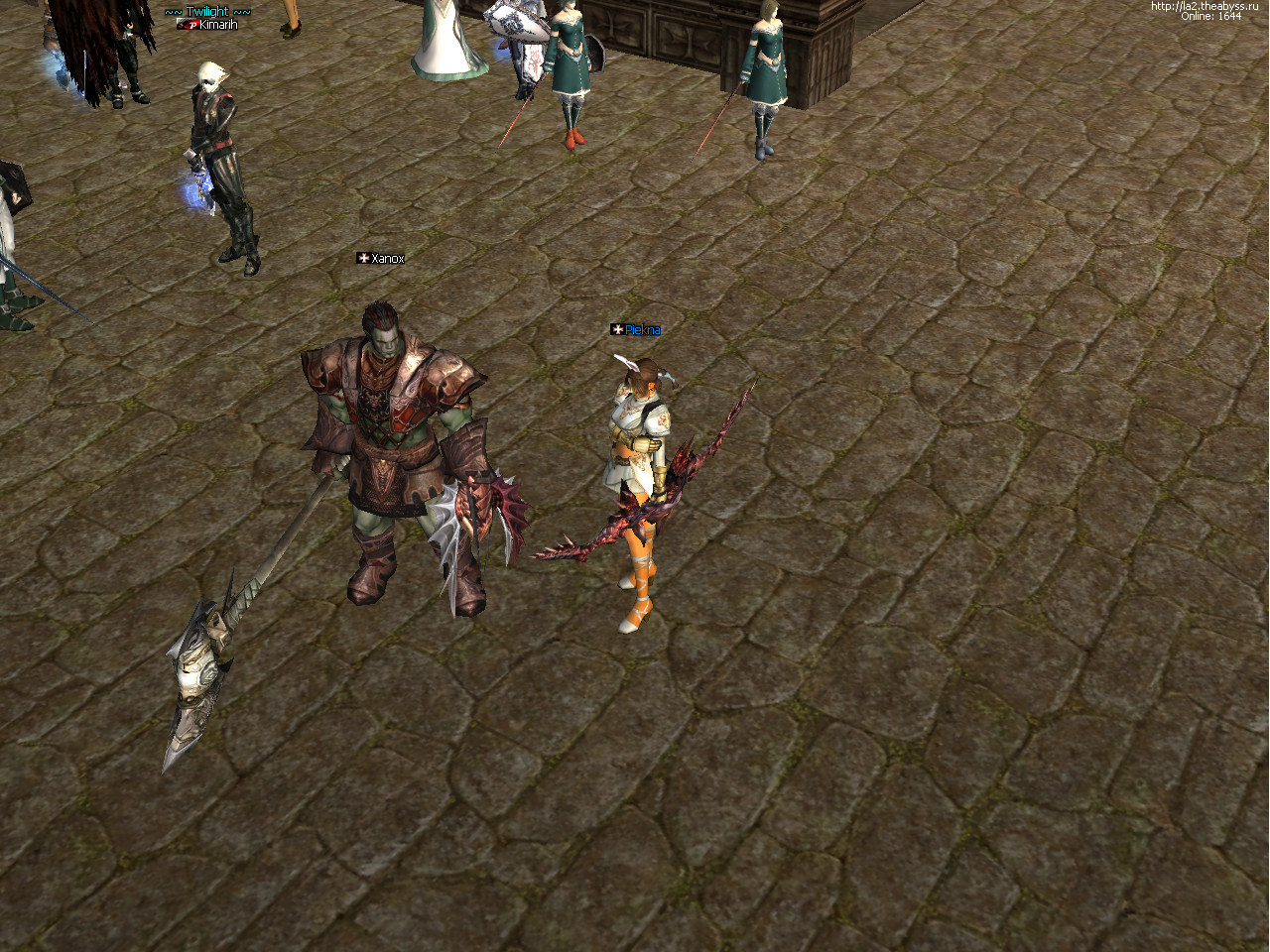The width and height of the screenshot is (1270, 952).
Task: Target the Piekna name label
Action: tap(642, 330)
